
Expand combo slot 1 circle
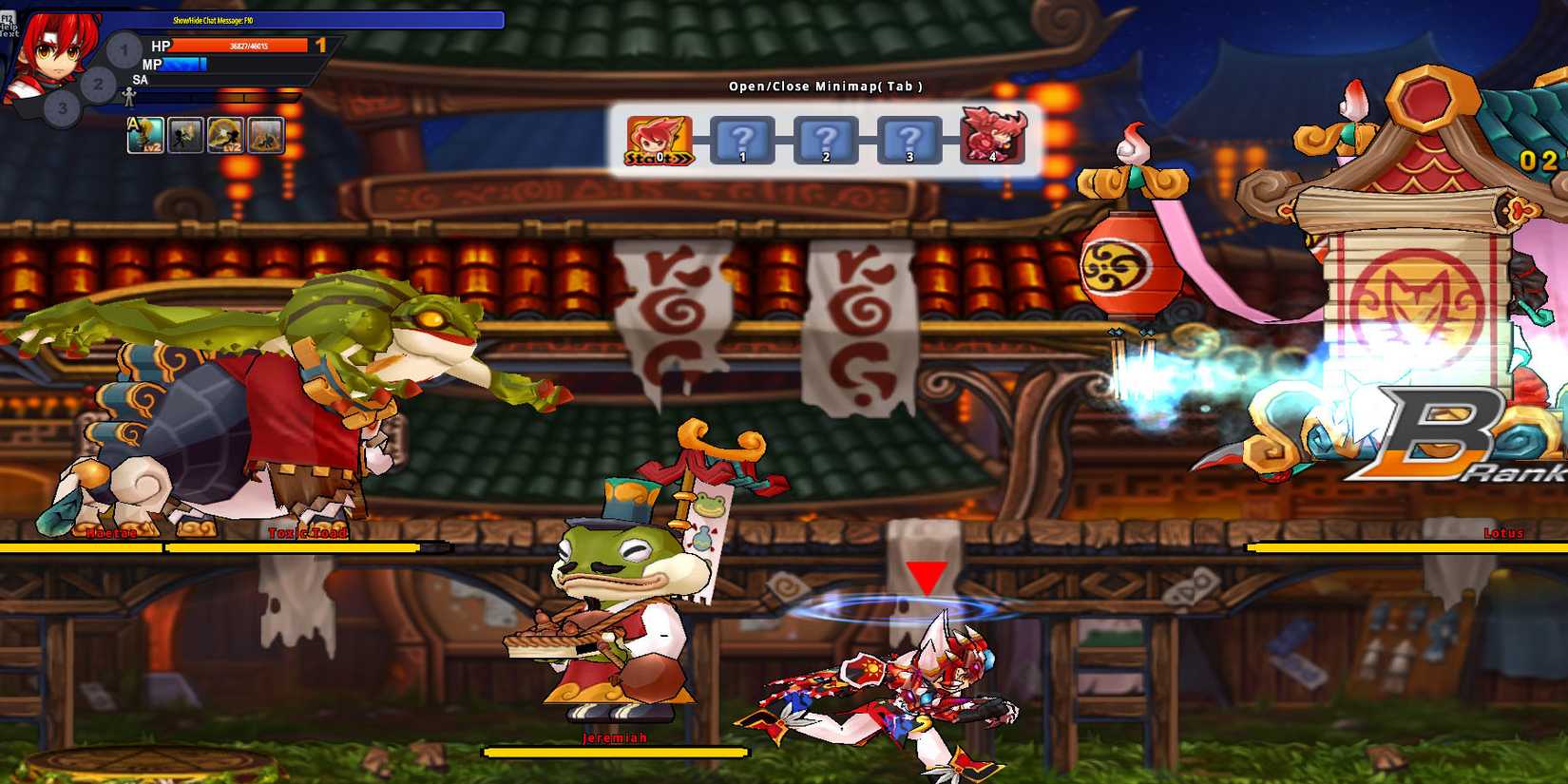[122, 49]
